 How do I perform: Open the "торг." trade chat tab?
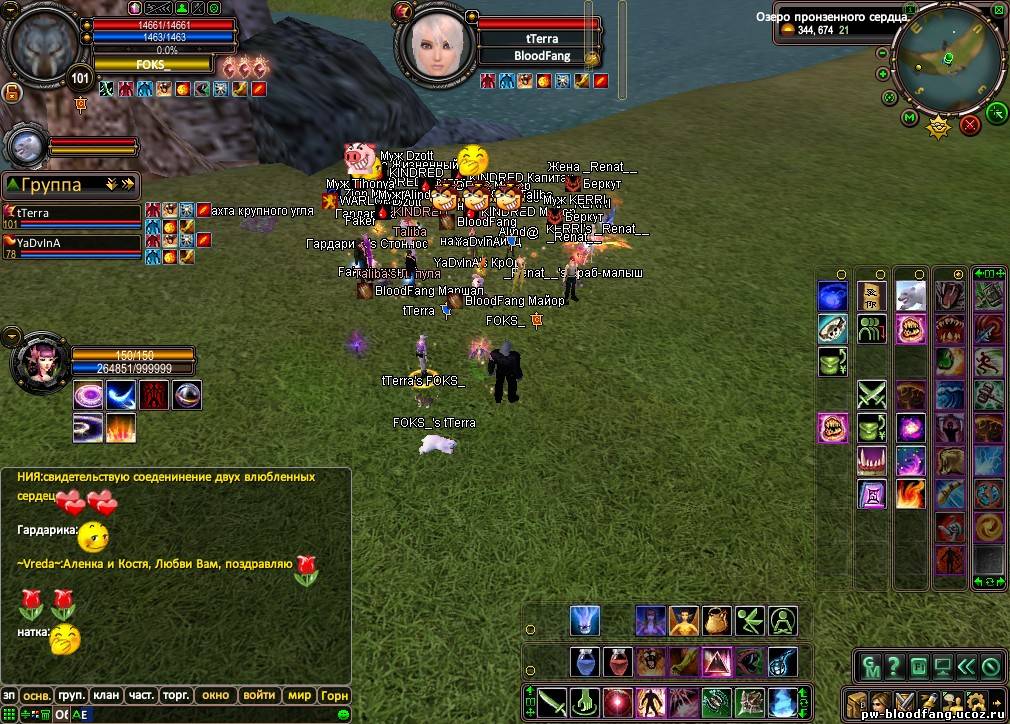coord(178,695)
